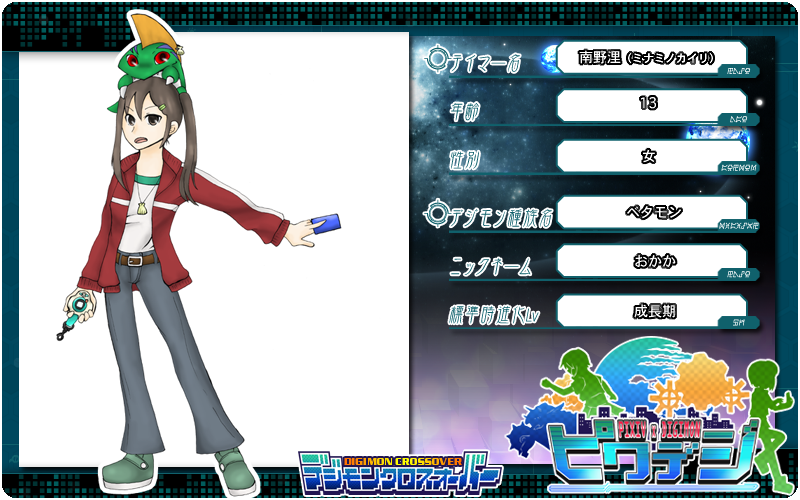Select the gender field showing 女
The height and width of the screenshot is (500, 800).
click(x=650, y=156)
